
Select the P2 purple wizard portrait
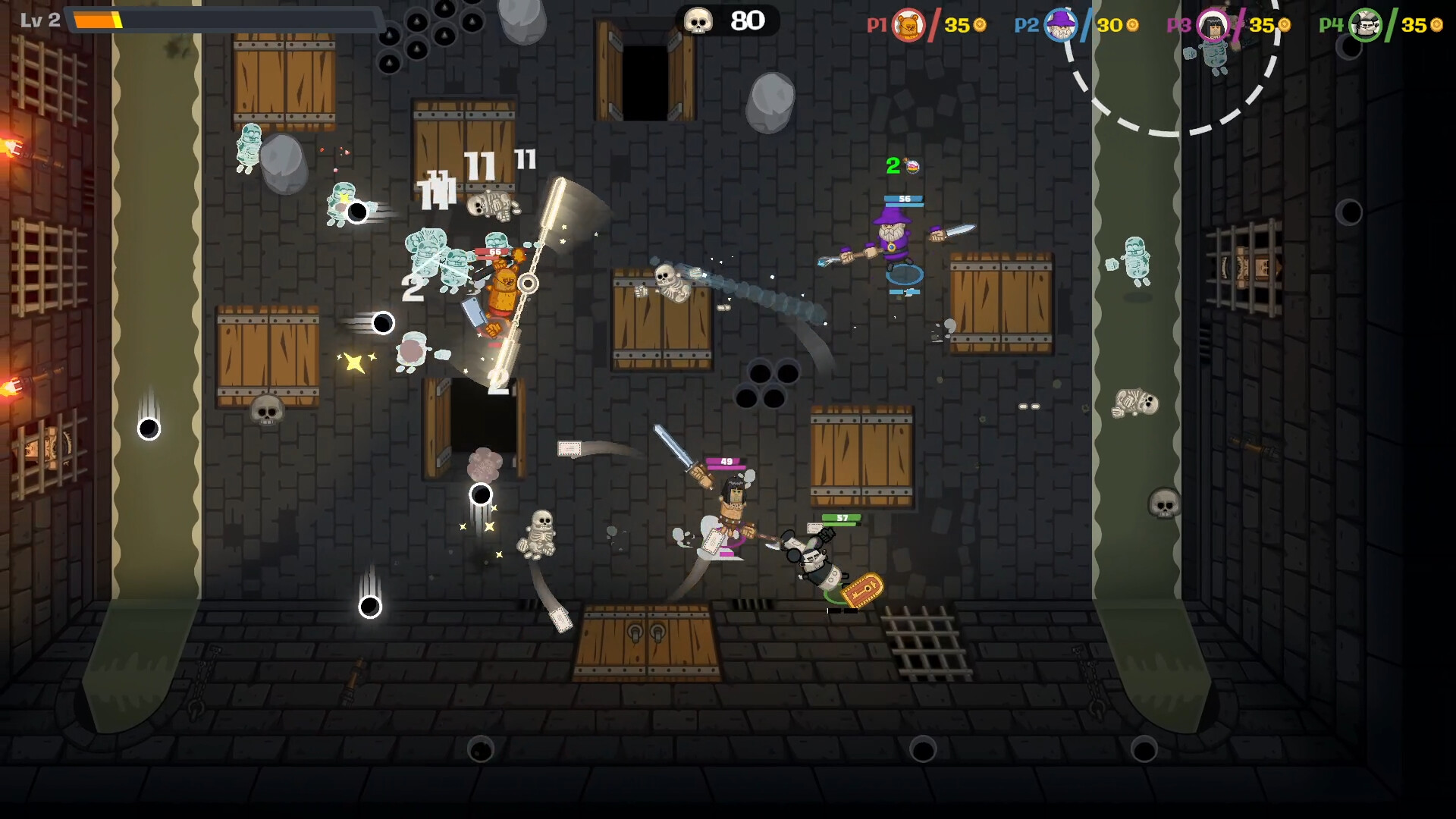point(1060,25)
